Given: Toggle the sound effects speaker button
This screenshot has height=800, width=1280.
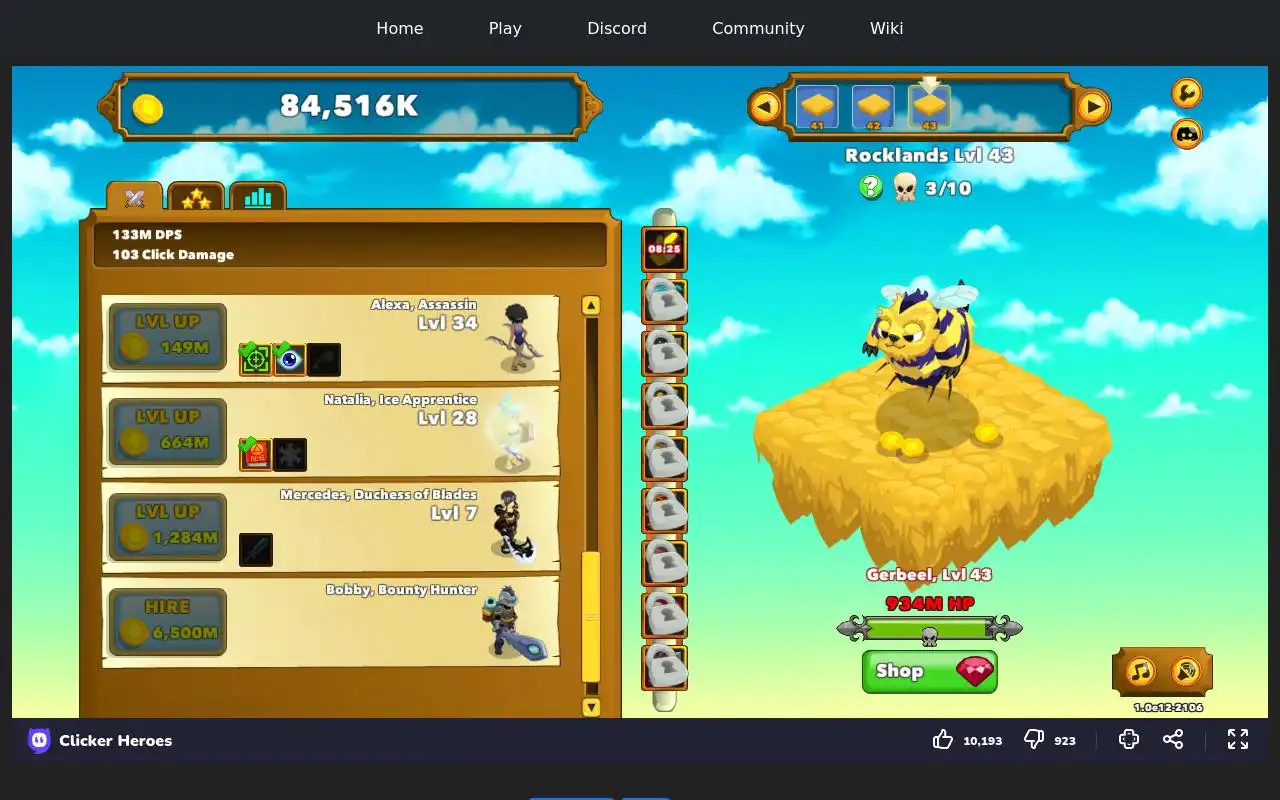Looking at the screenshot, I should click(x=1185, y=671).
